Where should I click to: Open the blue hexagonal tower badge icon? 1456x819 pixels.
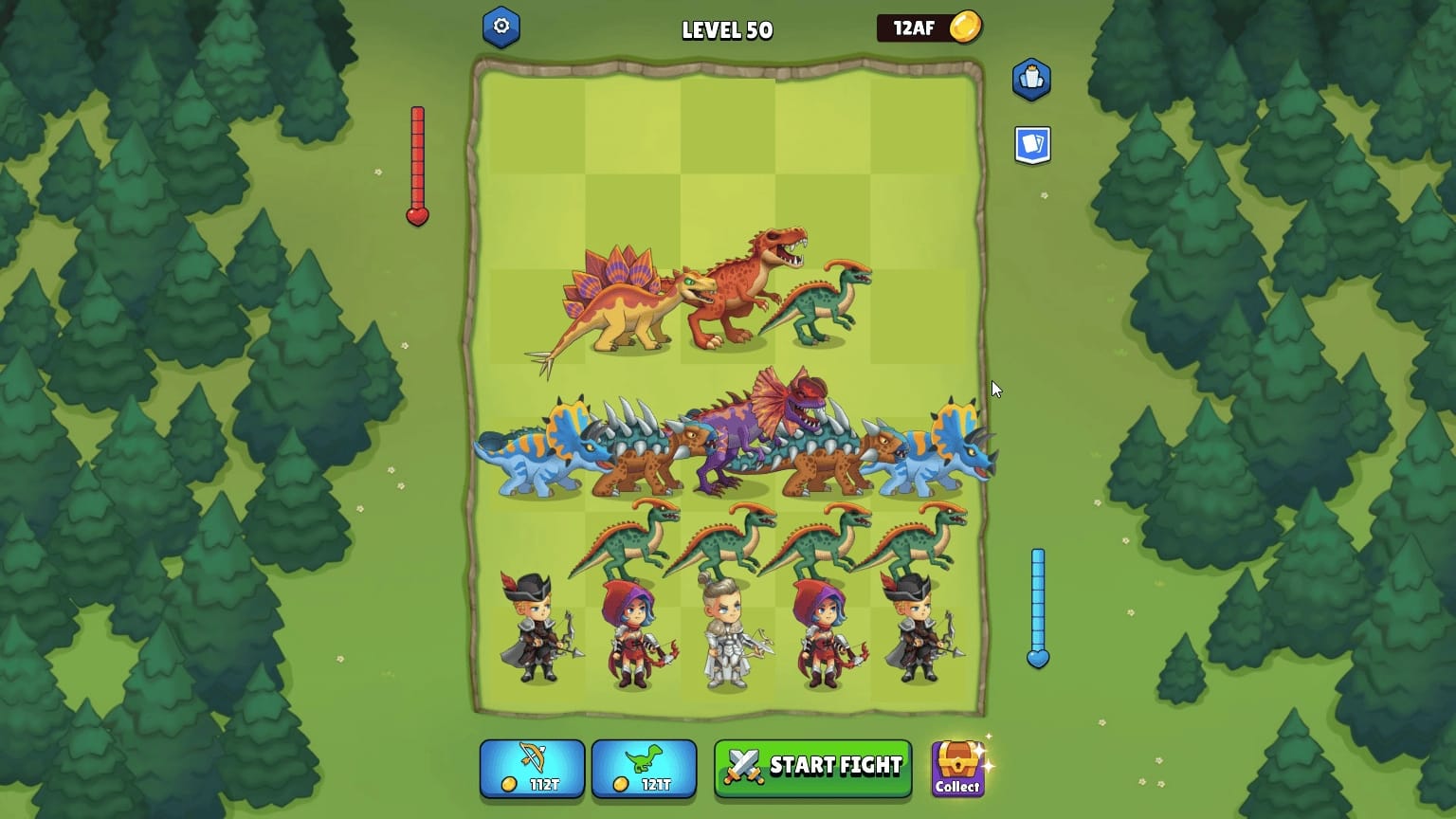[x=1032, y=80]
